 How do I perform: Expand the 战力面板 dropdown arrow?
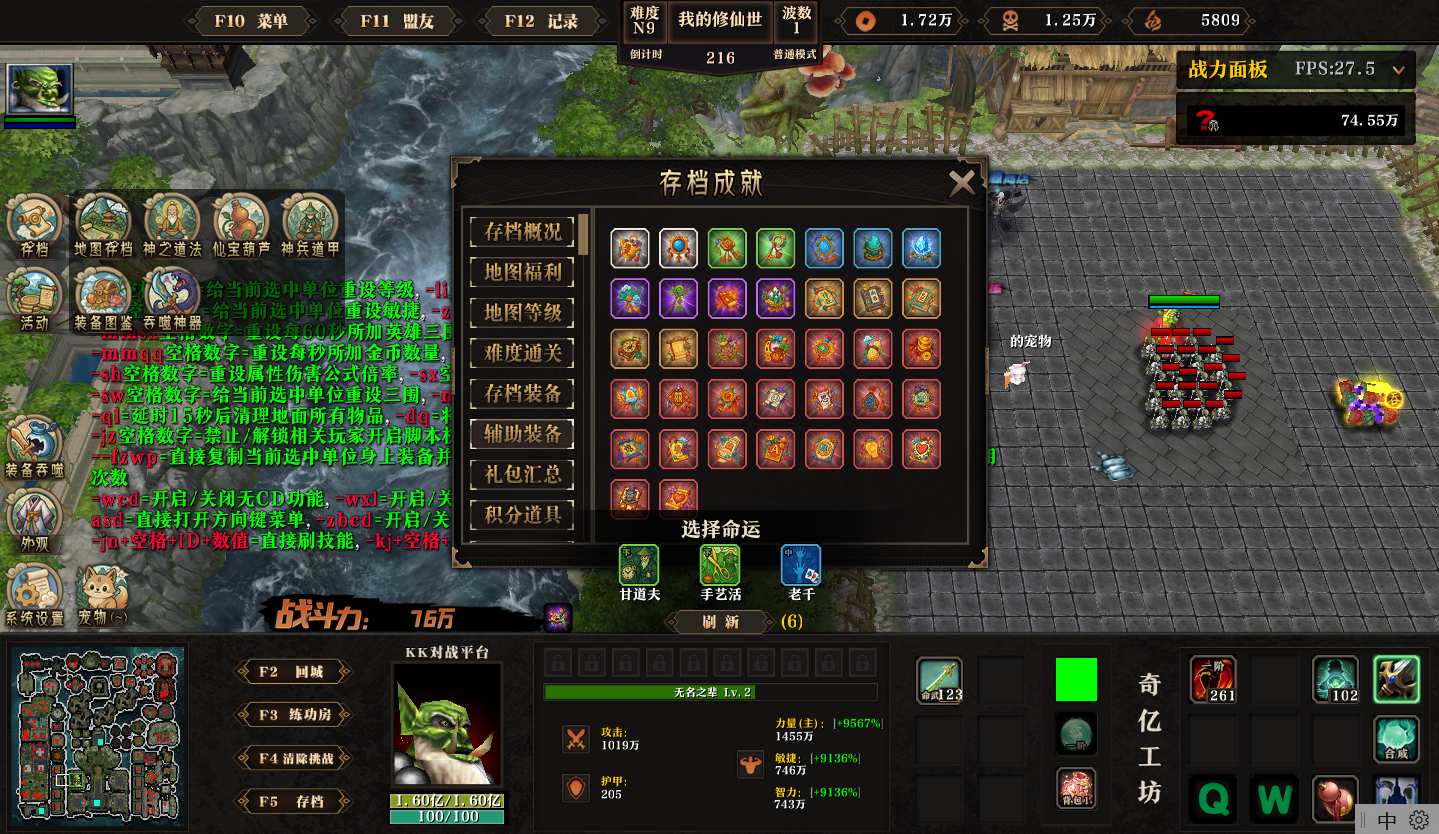1398,70
